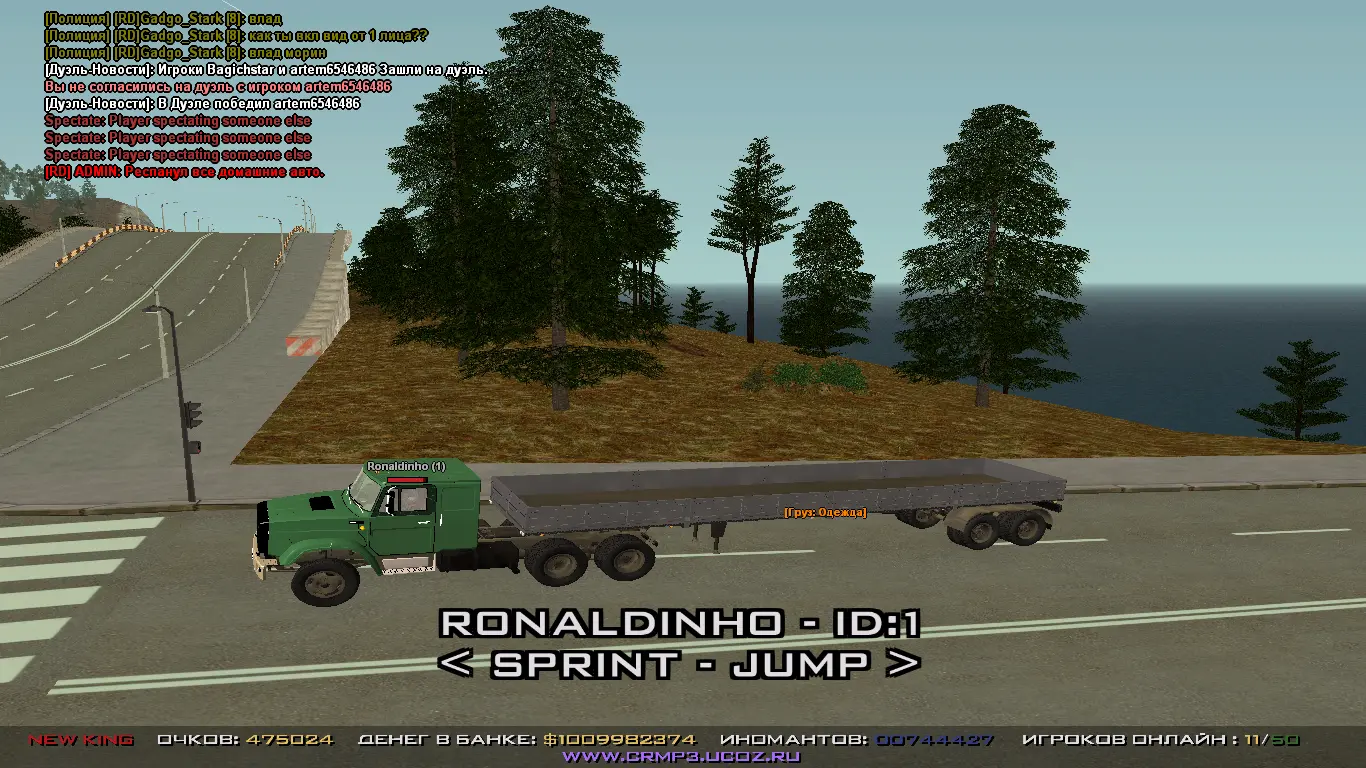Click the red ADMIN chat message
The width and height of the screenshot is (1366, 768).
(x=185, y=172)
